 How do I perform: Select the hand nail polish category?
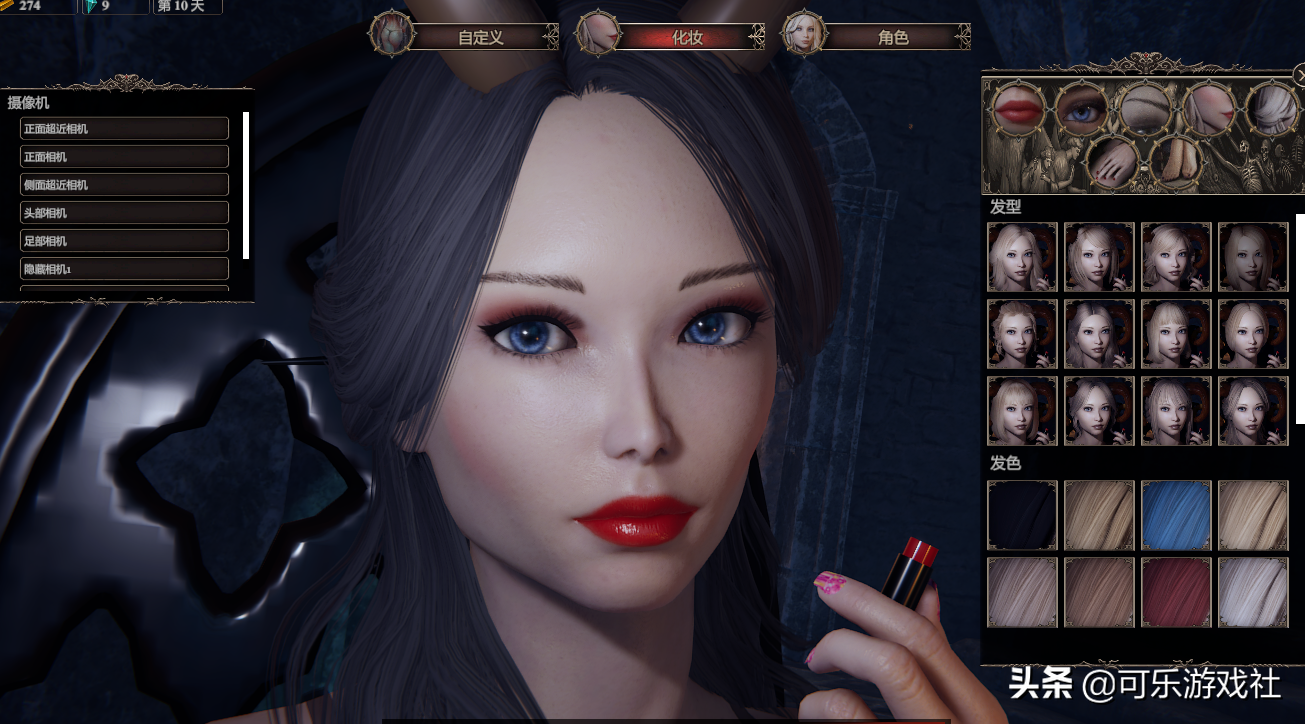pyautogui.click(x=1113, y=163)
